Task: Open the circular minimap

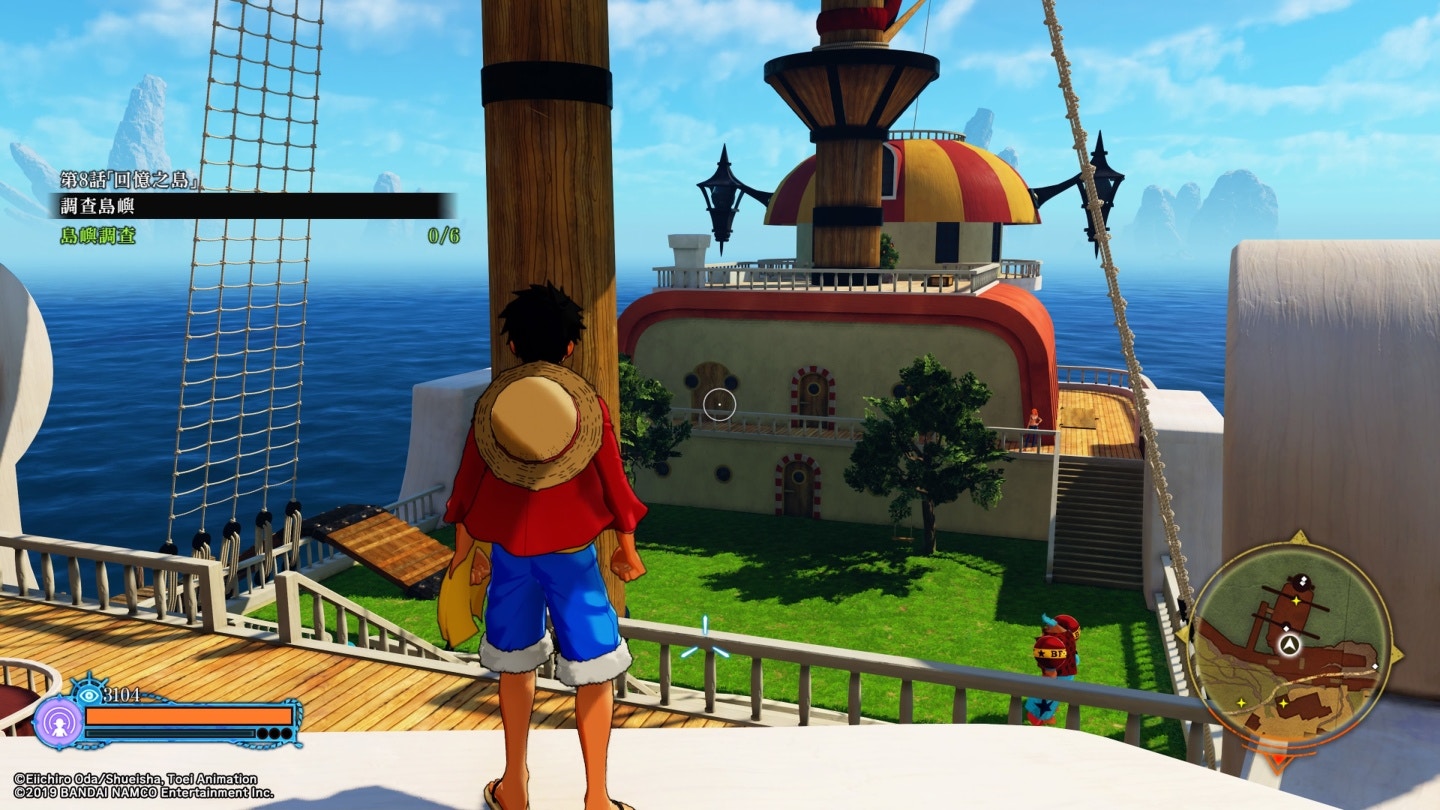Action: pyautogui.click(x=1288, y=647)
